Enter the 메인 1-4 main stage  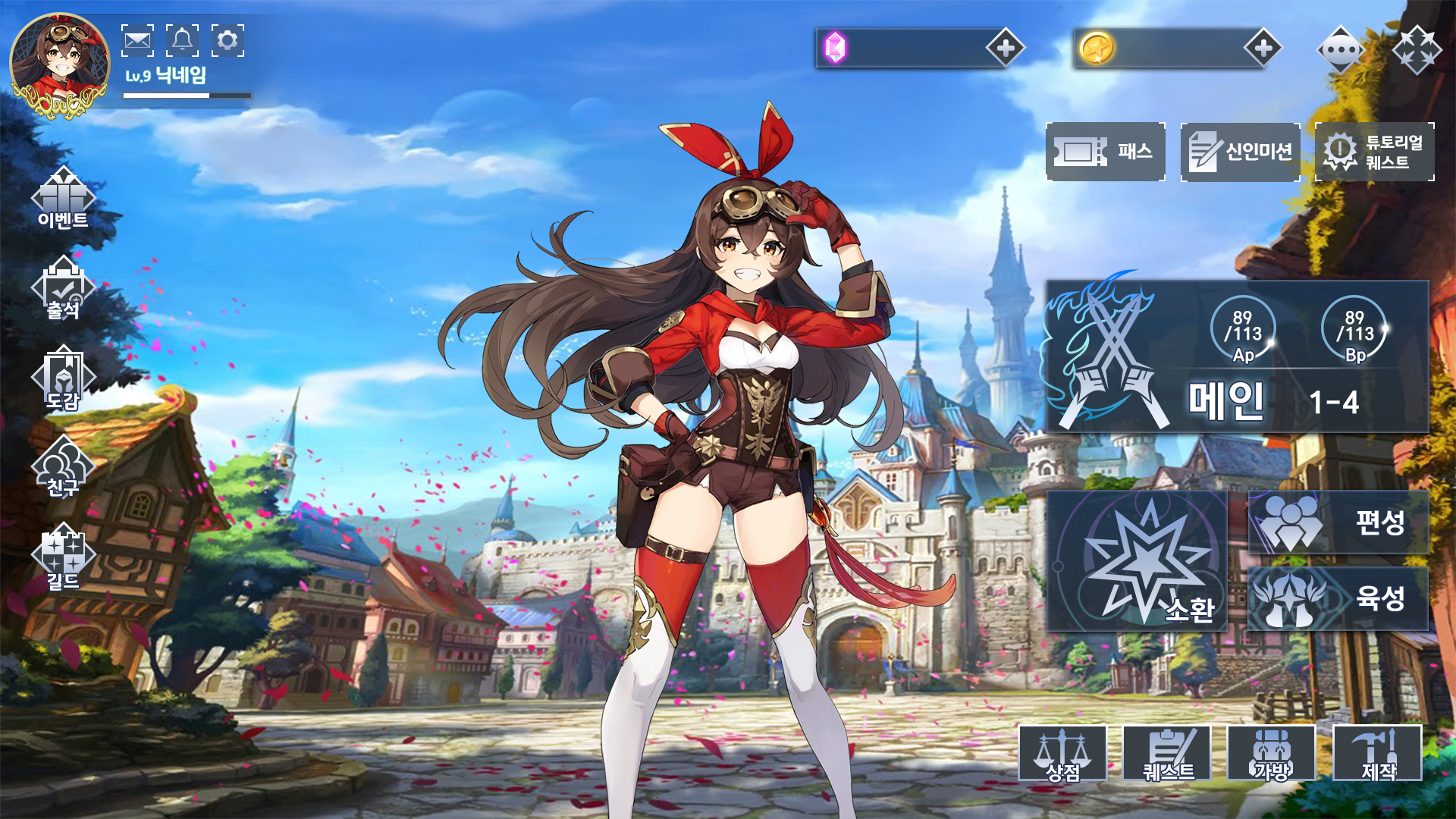[x=1238, y=356]
